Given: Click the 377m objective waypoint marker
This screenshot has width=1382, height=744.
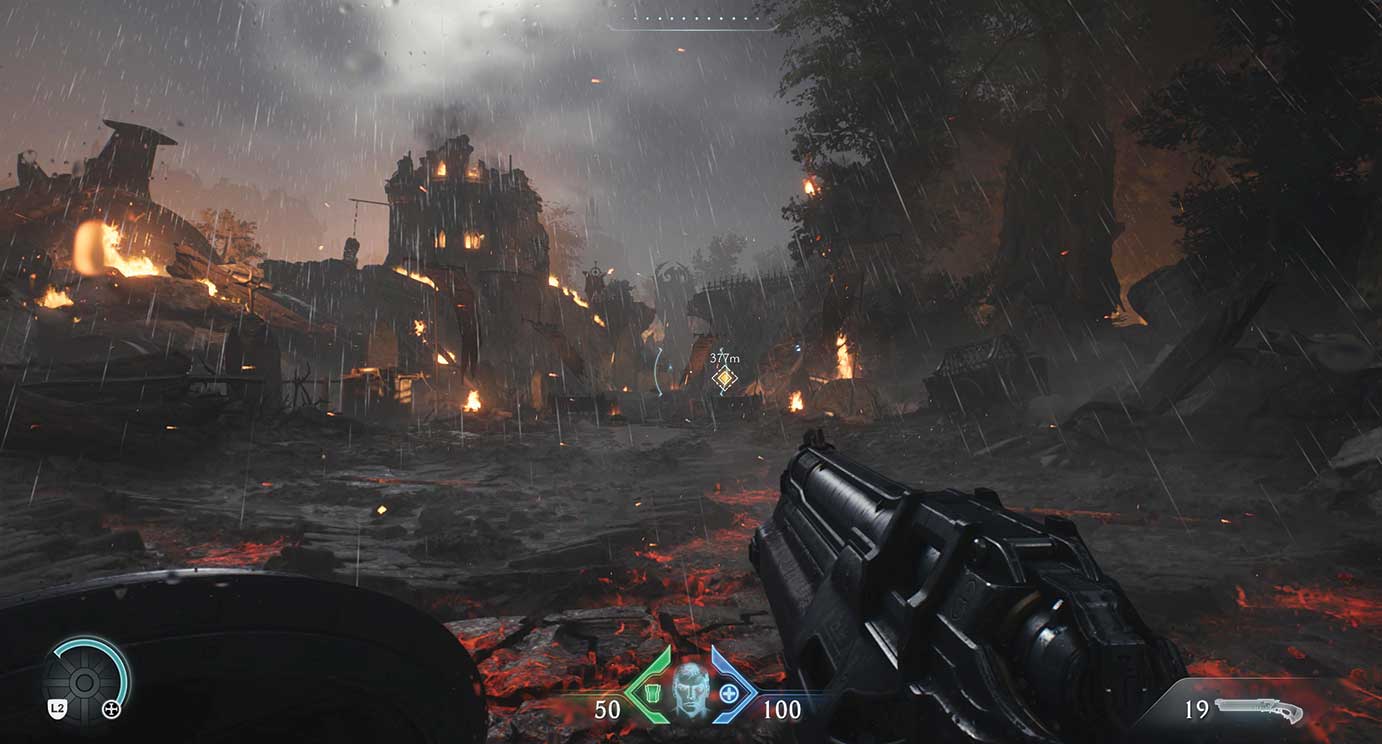Looking at the screenshot, I should [x=725, y=378].
